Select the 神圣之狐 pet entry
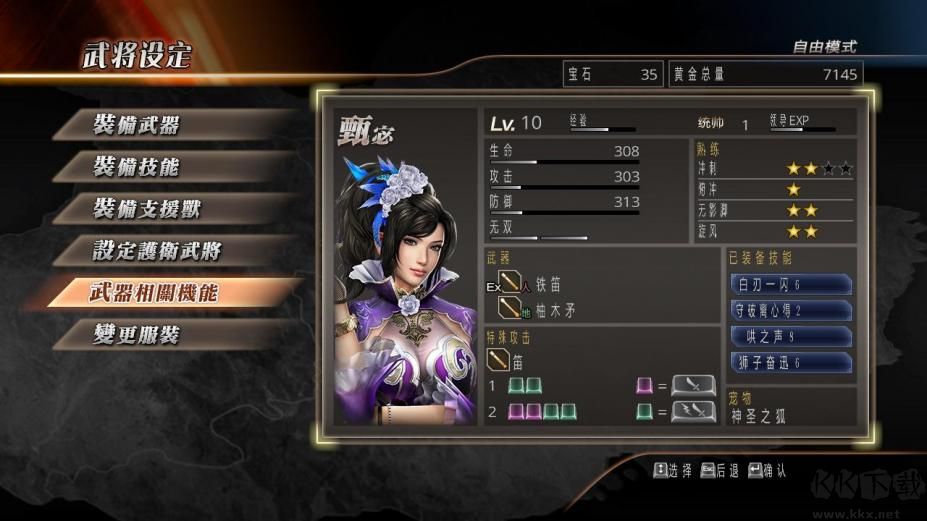Screen dimensions: 927x521 point(758,415)
